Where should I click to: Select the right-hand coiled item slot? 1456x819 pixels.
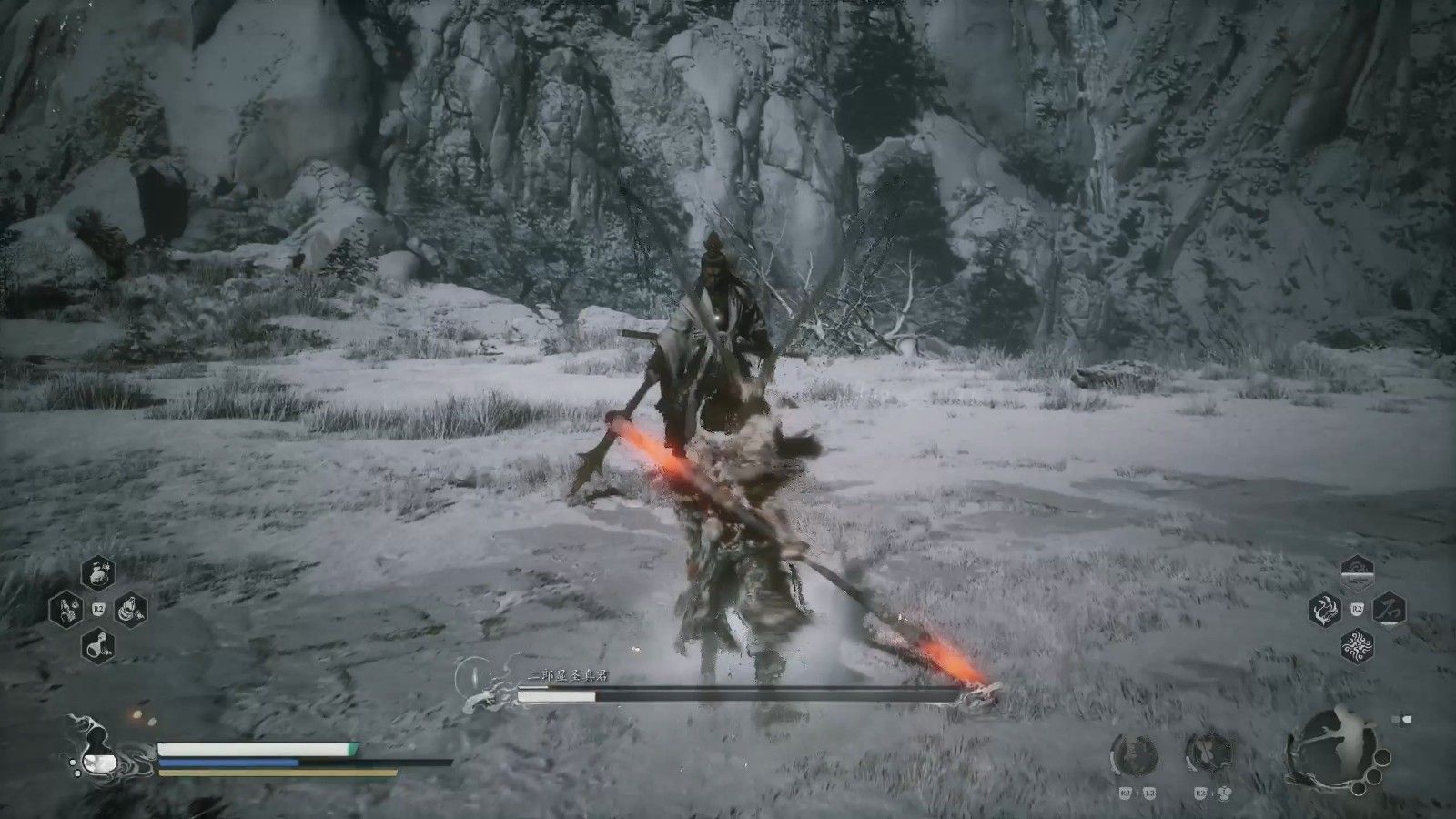(131, 609)
